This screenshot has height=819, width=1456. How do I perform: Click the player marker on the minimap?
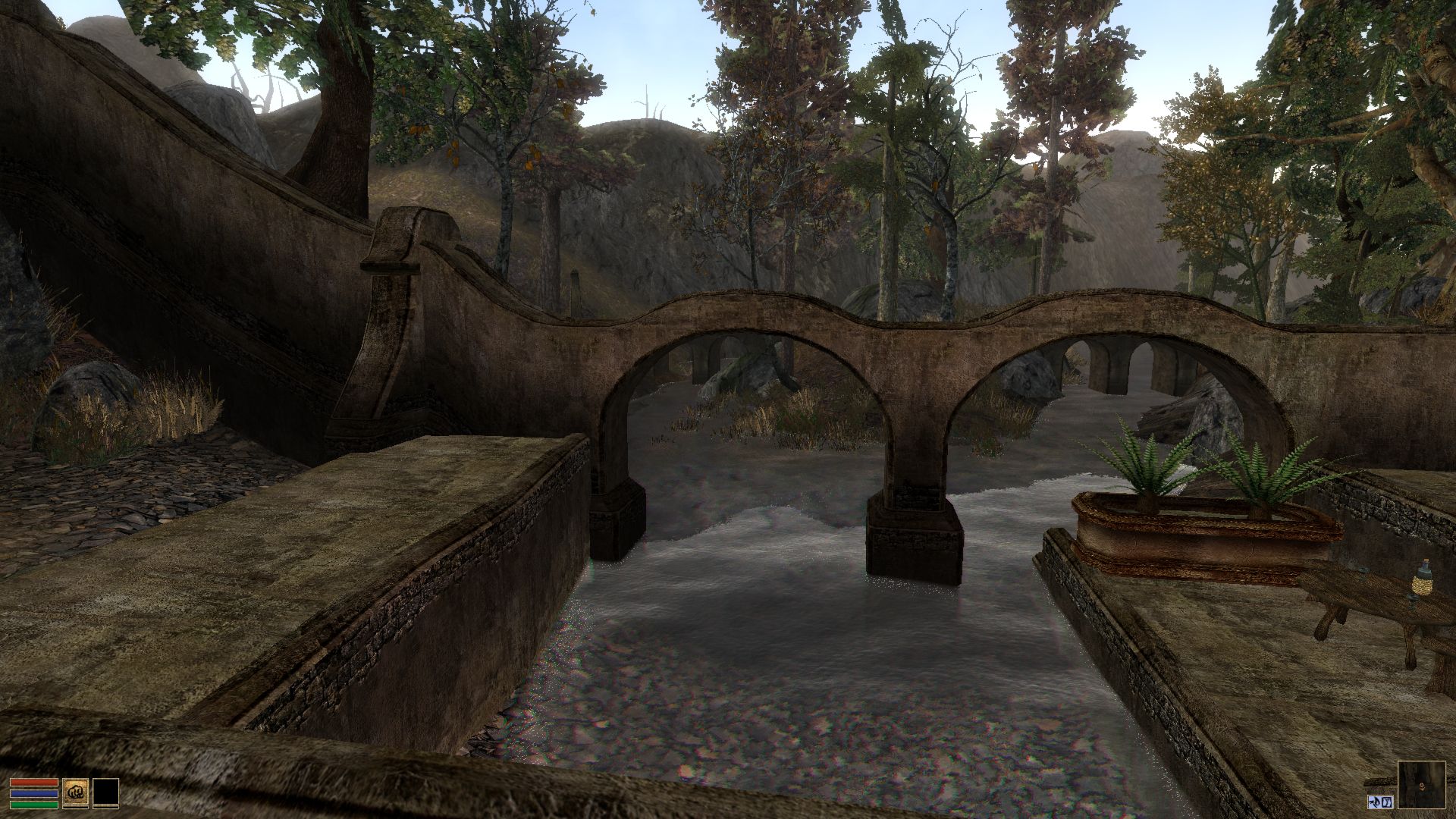1422,786
